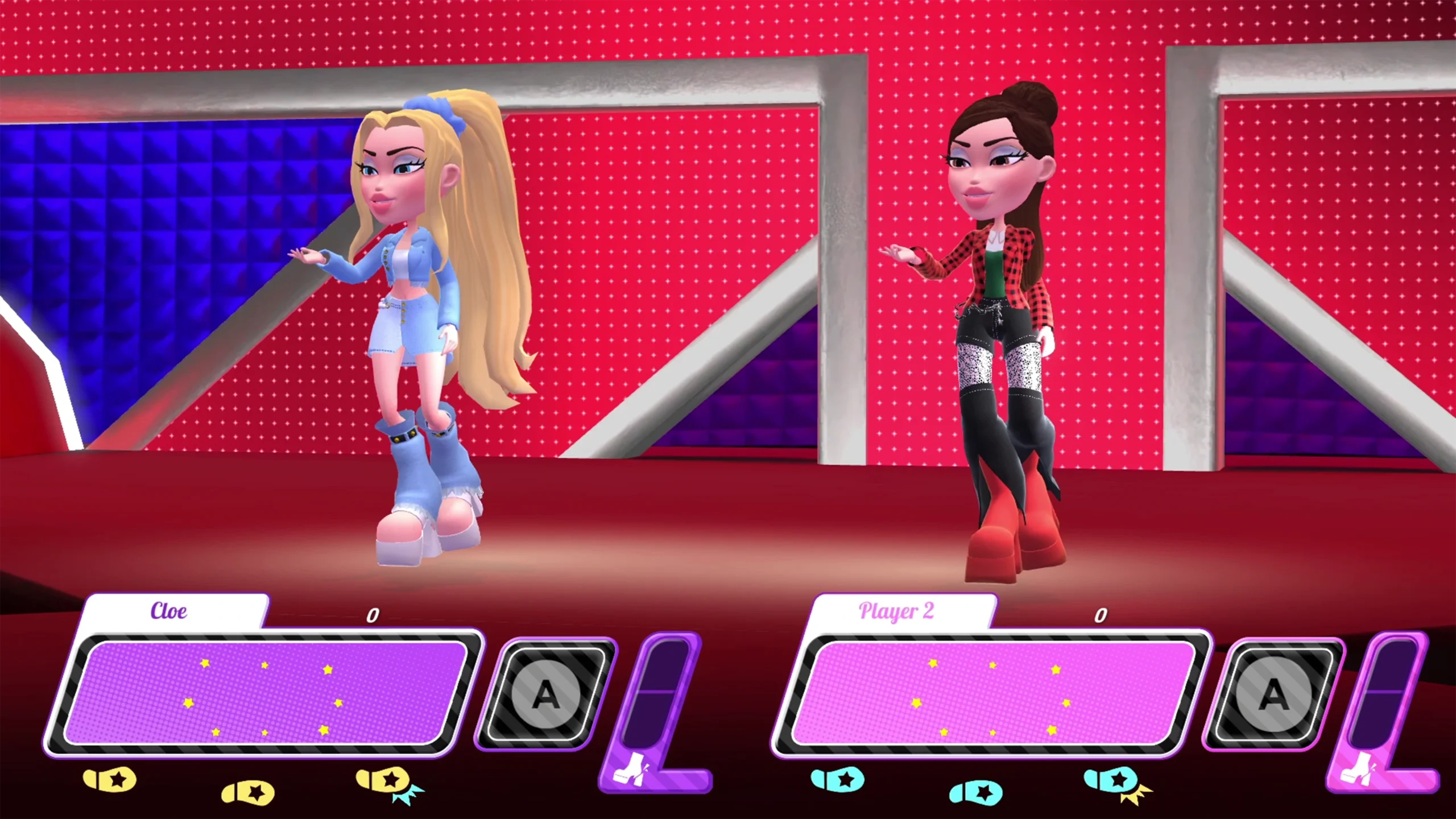Select the Cloe player name tab

[169, 611]
